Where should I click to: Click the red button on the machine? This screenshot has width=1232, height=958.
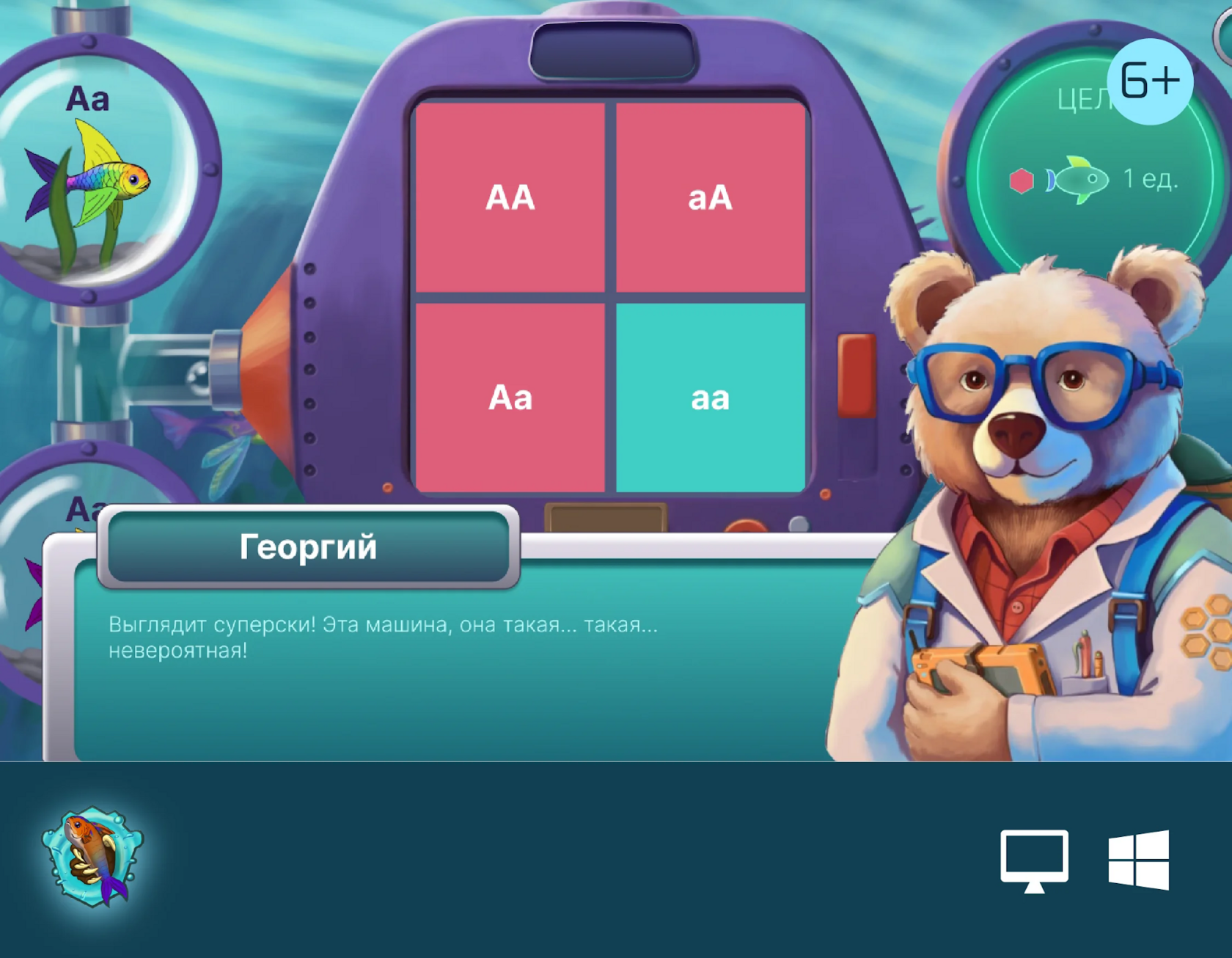(856, 374)
